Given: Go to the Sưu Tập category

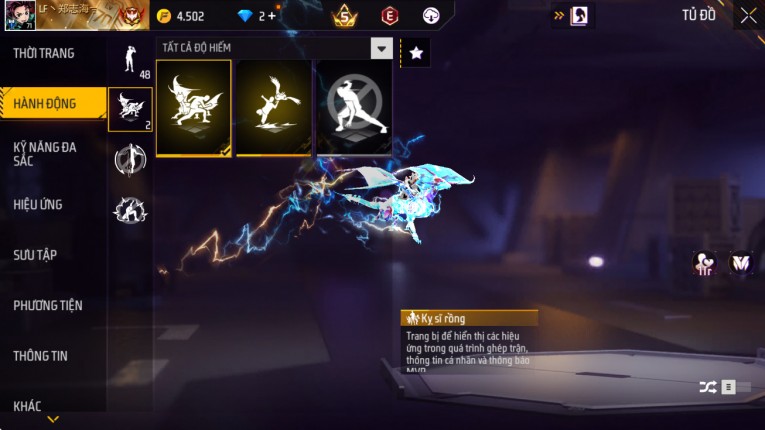Looking at the screenshot, I should [35, 255].
